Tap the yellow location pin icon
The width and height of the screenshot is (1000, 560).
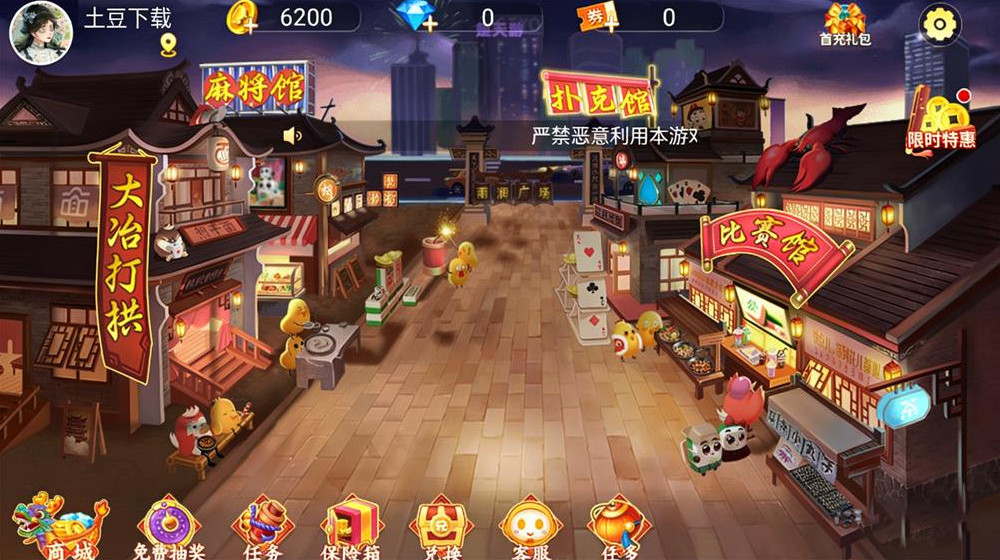[167, 45]
